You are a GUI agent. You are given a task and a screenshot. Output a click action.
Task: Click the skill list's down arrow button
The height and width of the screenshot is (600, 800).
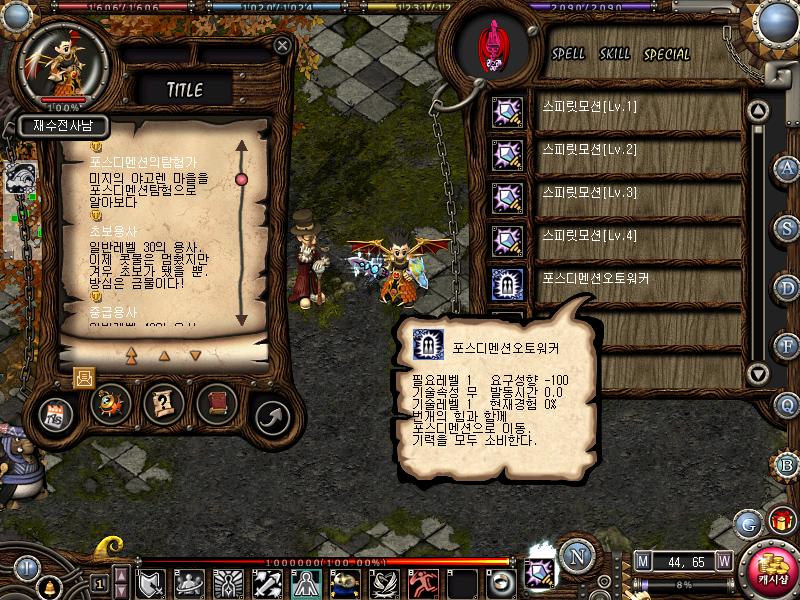(759, 374)
